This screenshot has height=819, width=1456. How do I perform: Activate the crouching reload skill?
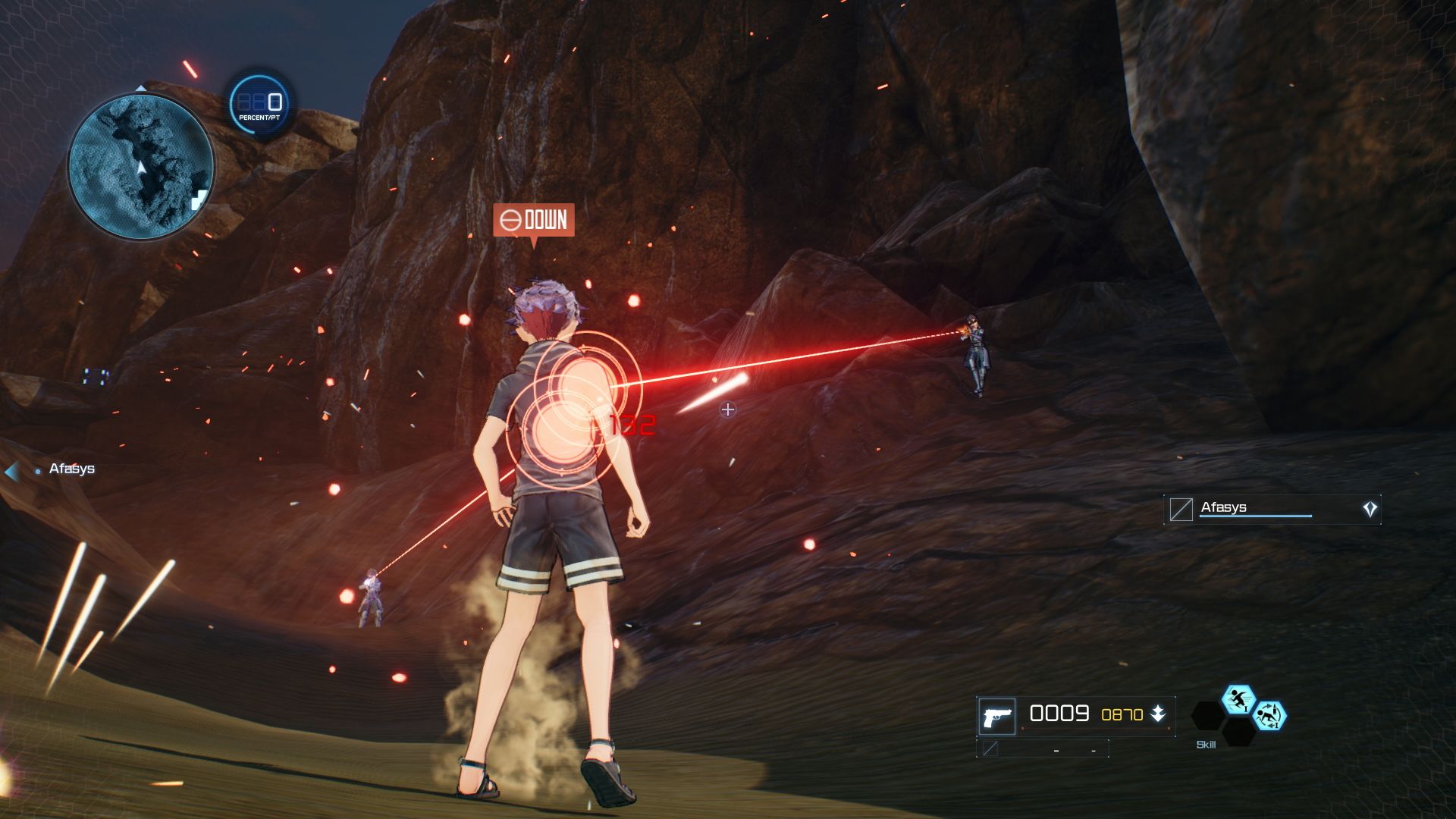pos(1269,716)
